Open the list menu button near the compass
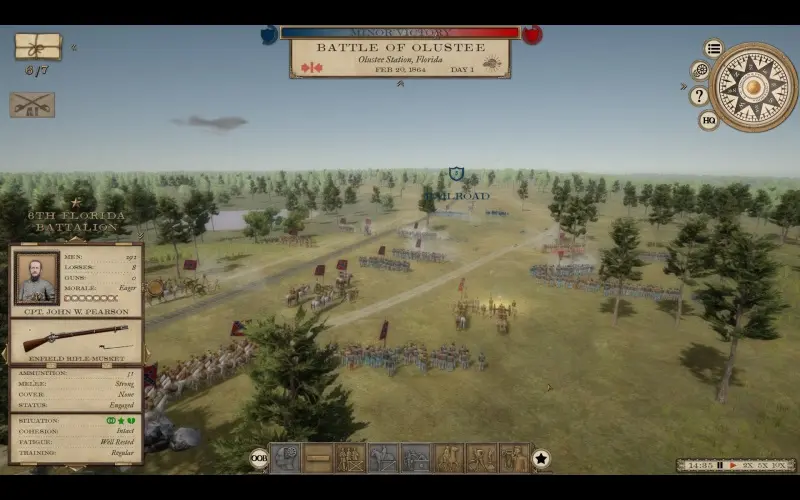This screenshot has width=800, height=500. 713,48
